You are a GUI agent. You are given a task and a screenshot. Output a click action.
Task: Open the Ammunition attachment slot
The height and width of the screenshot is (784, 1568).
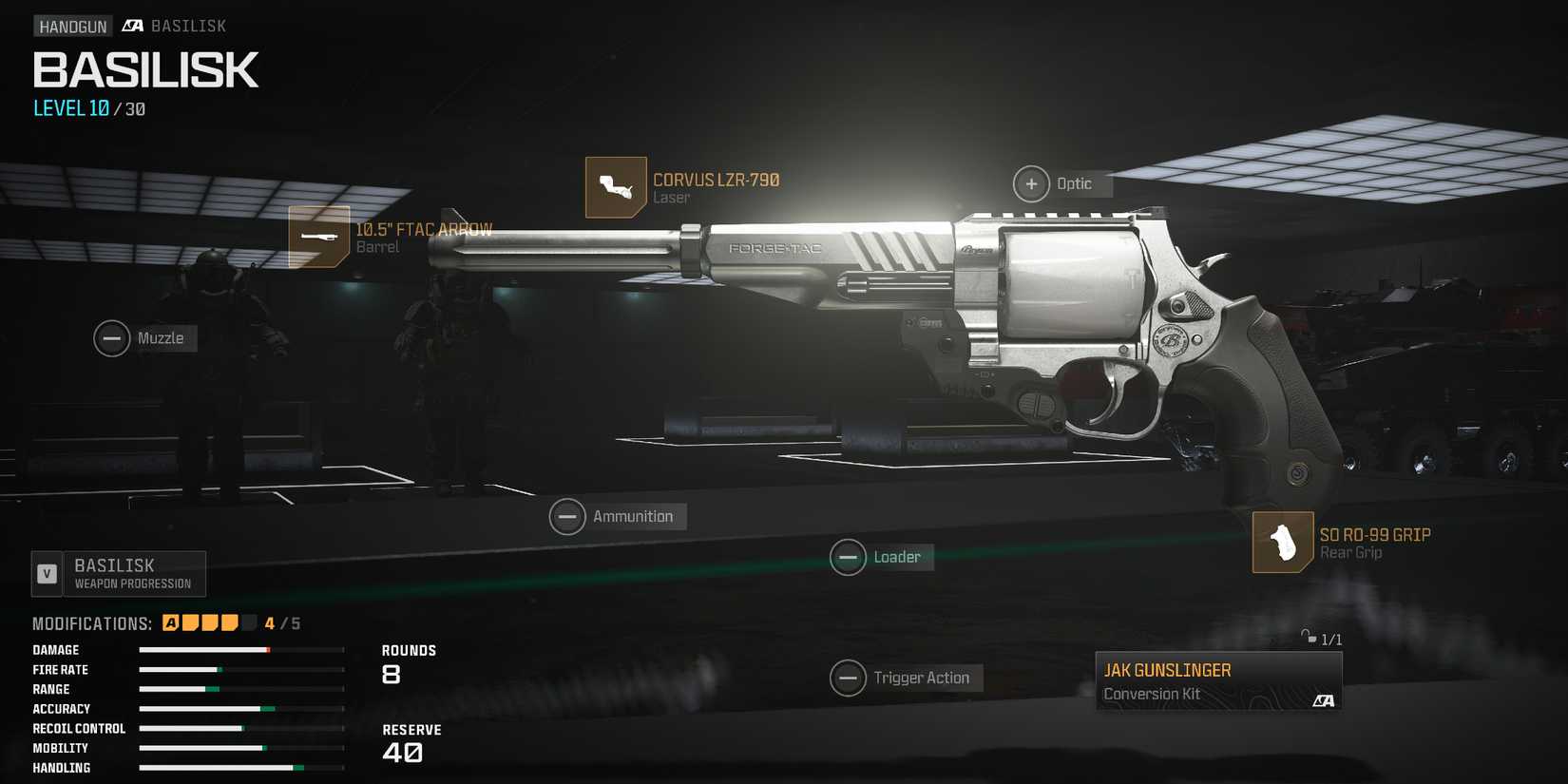pyautogui.click(x=567, y=516)
